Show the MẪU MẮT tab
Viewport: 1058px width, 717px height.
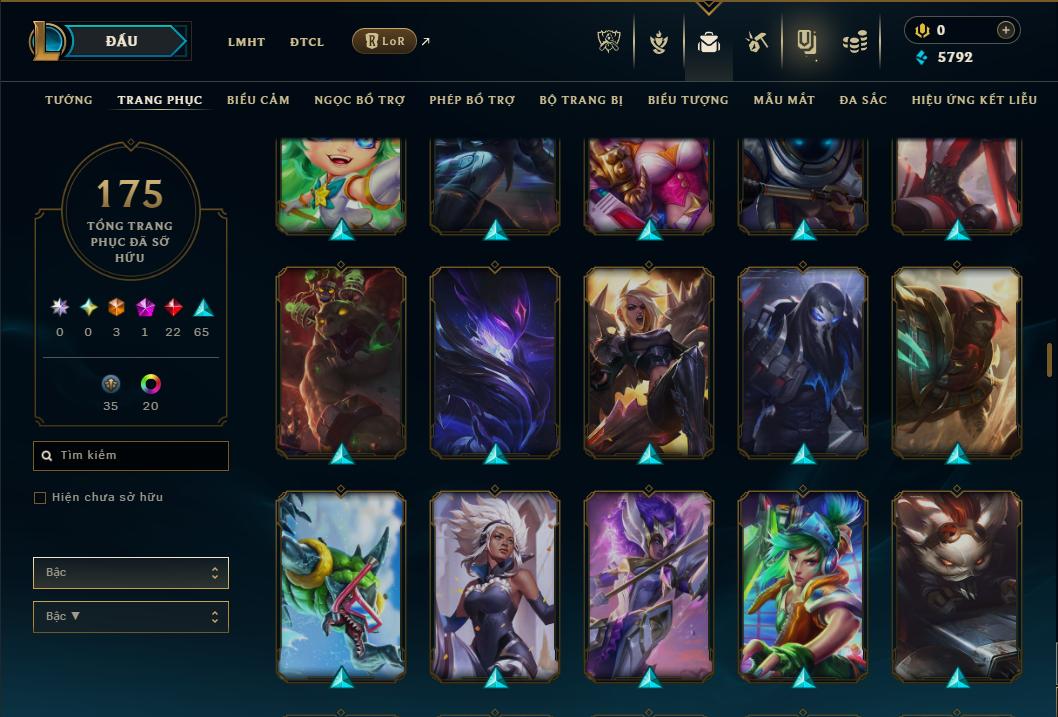coord(784,100)
